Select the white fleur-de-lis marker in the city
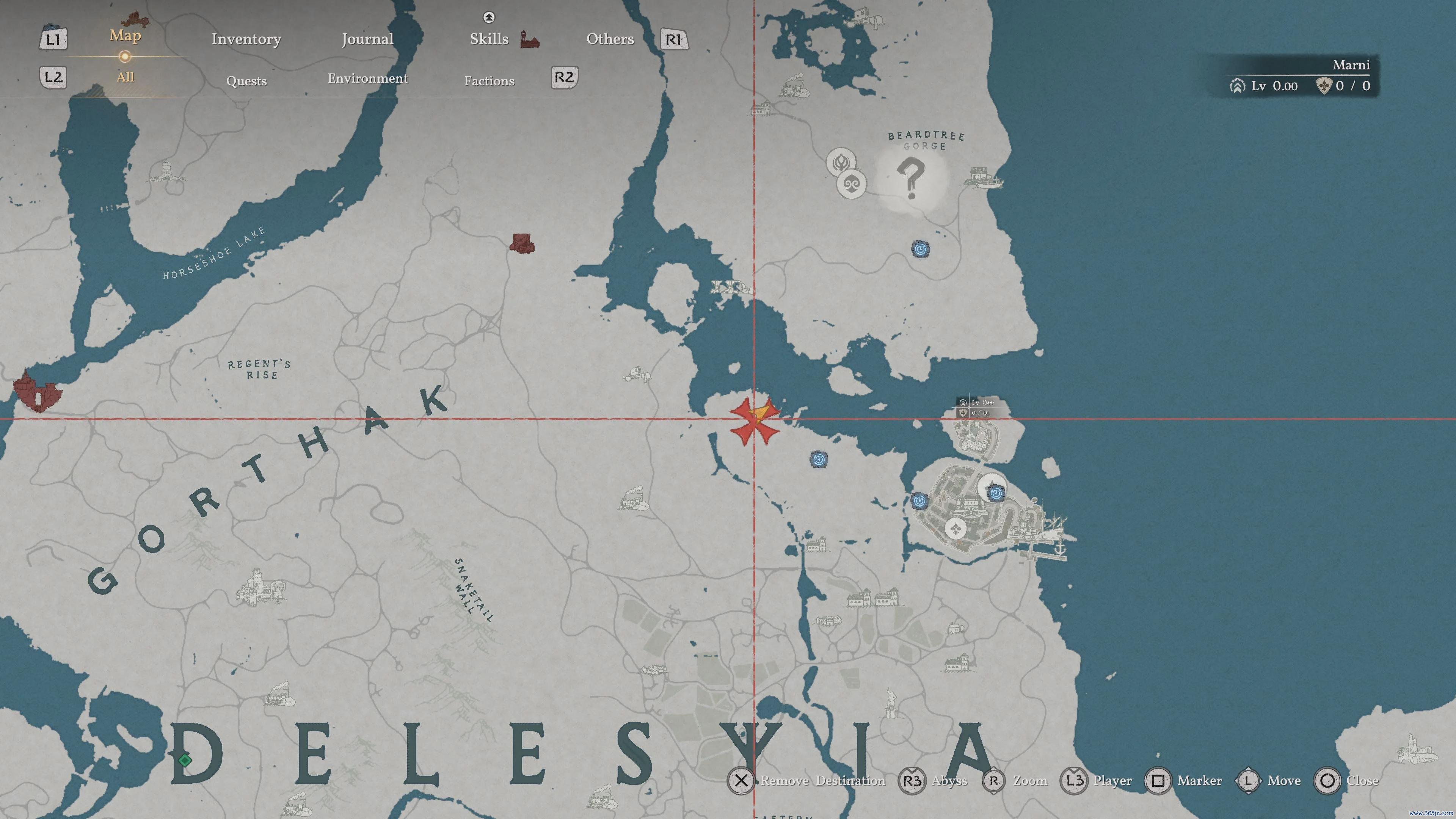Viewport: 1456px width, 819px height. [x=955, y=529]
